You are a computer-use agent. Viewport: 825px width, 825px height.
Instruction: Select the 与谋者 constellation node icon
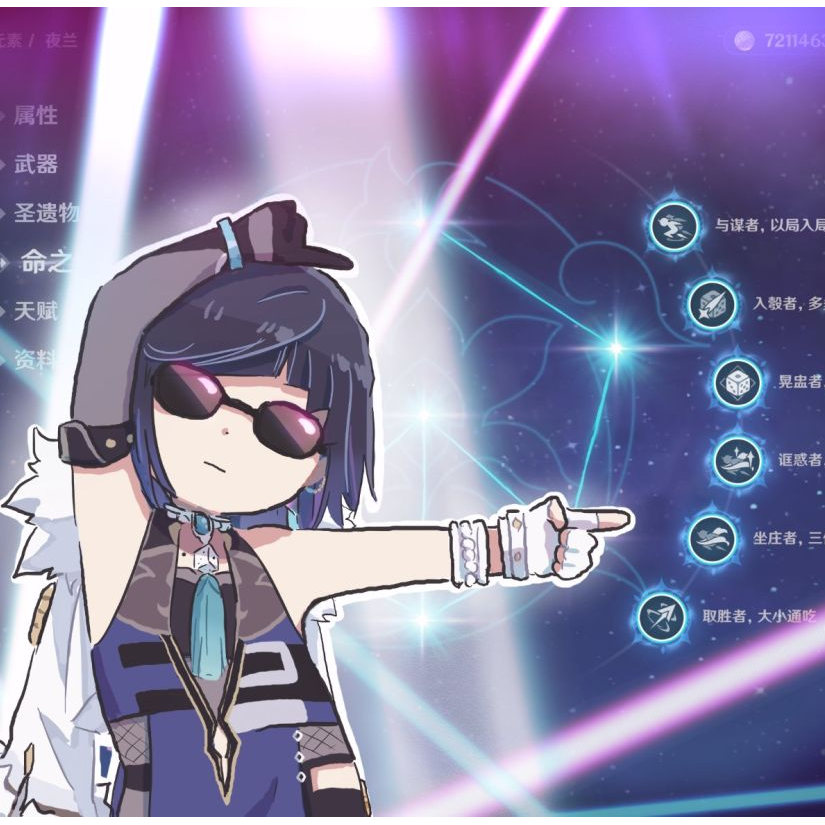[x=674, y=226]
